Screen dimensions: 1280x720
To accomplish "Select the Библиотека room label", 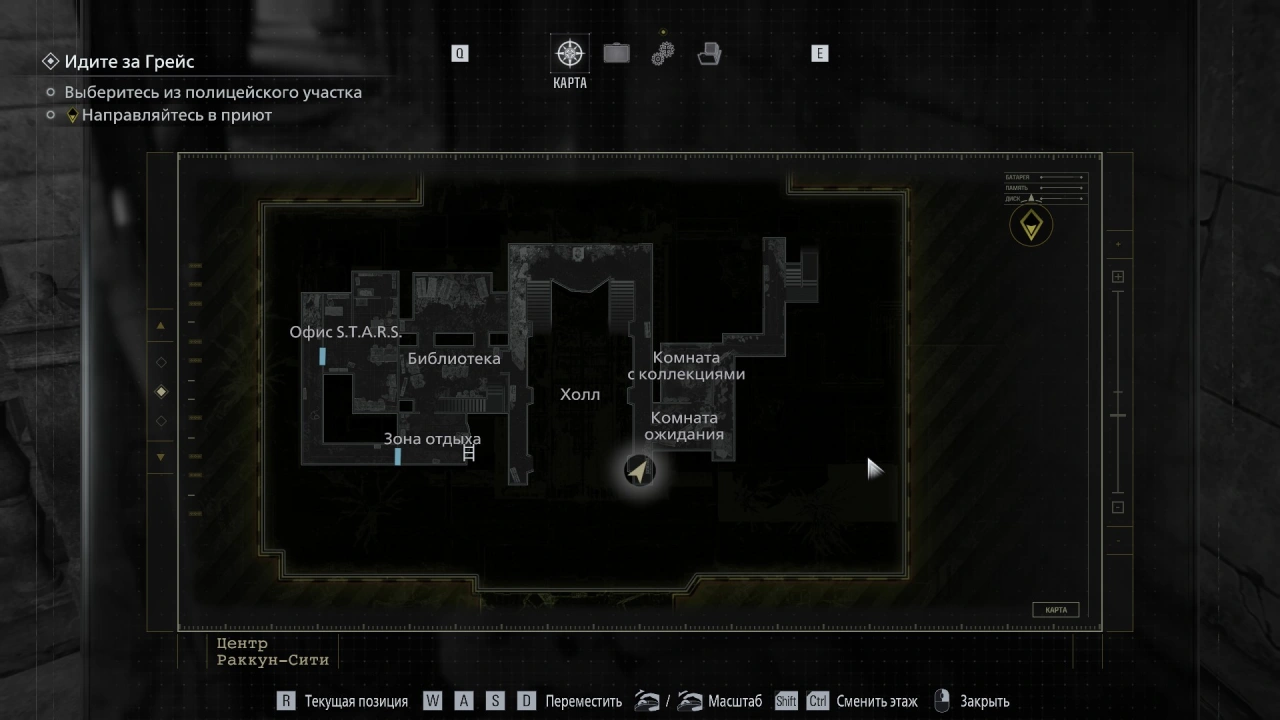I will click(x=454, y=358).
